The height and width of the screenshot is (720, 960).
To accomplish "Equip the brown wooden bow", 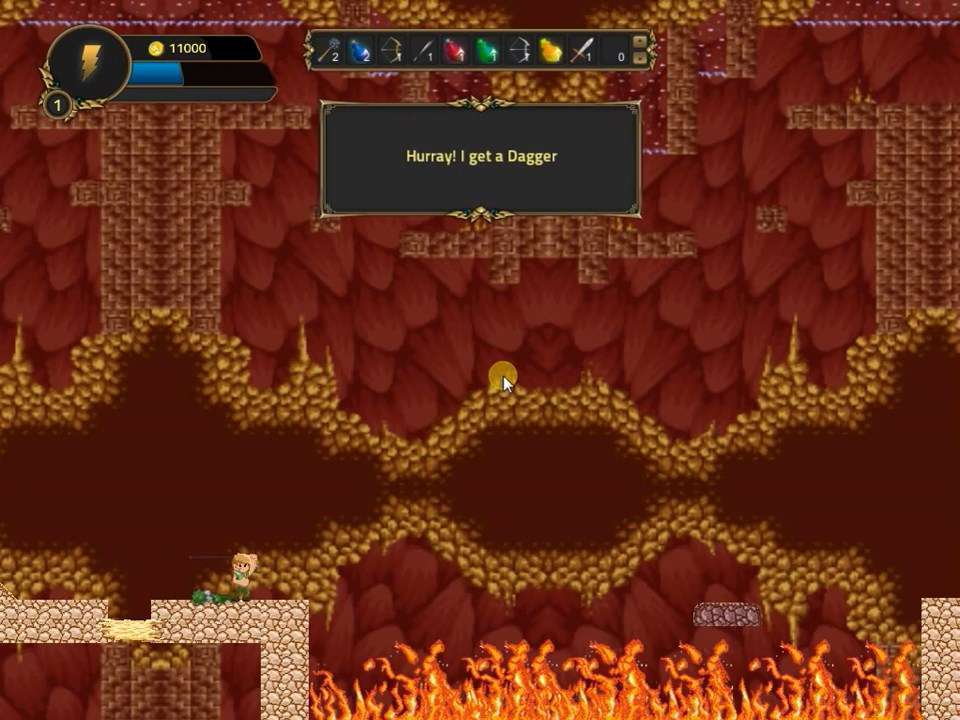I will [x=392, y=50].
